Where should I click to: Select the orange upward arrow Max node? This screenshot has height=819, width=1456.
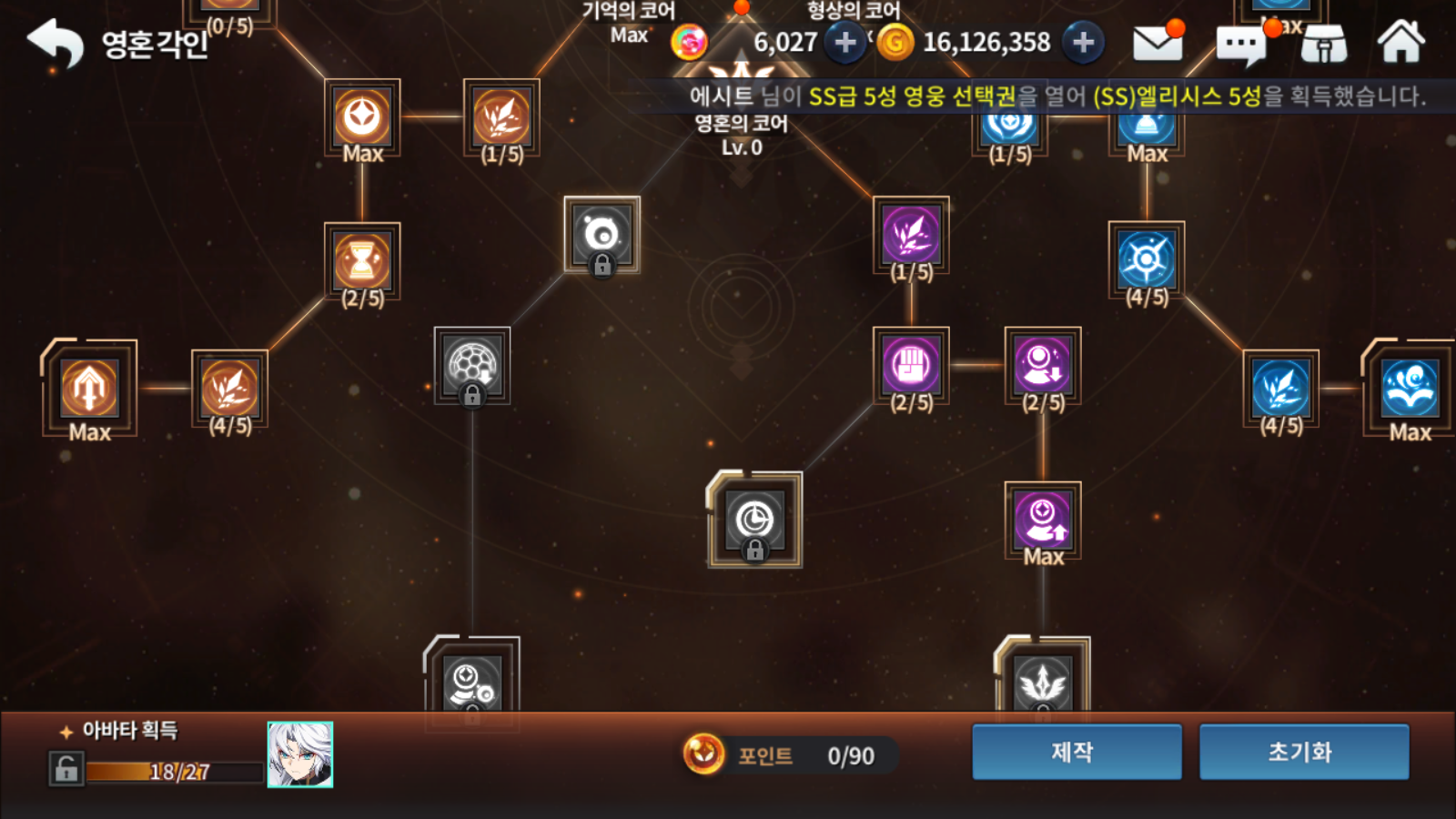pyautogui.click(x=89, y=388)
